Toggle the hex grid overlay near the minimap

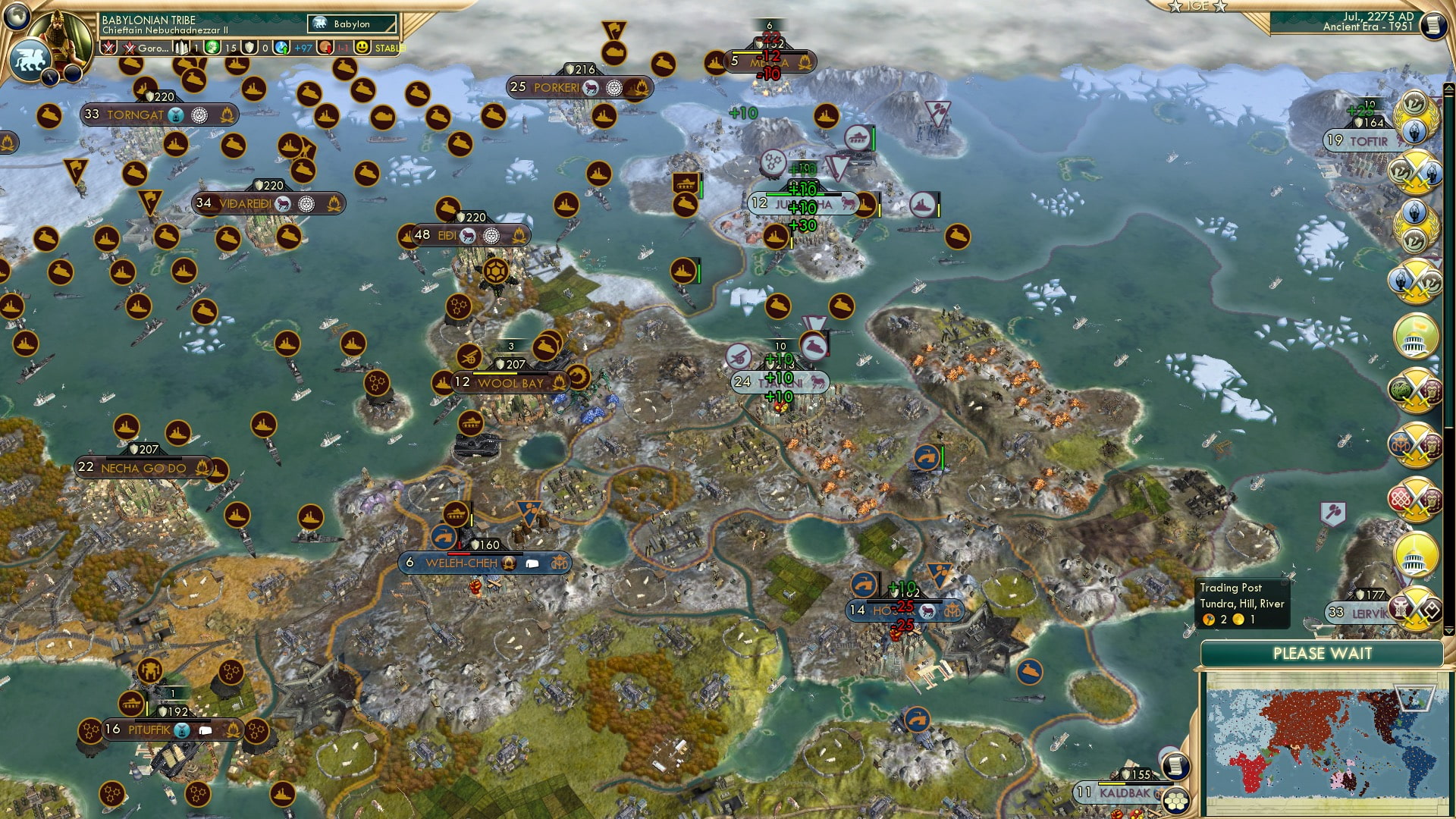1177,802
